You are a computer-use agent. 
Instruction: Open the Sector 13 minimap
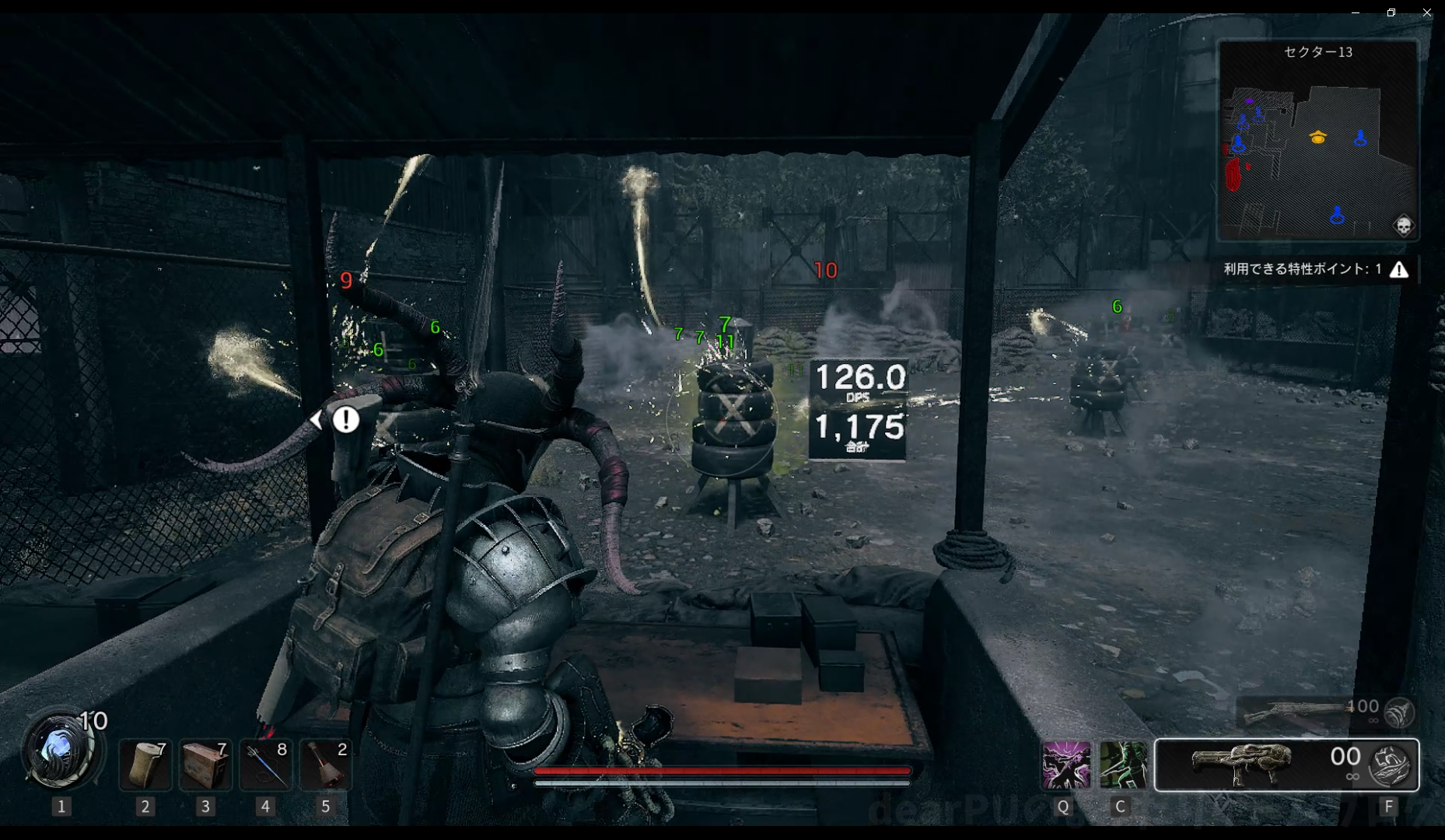(x=1317, y=140)
